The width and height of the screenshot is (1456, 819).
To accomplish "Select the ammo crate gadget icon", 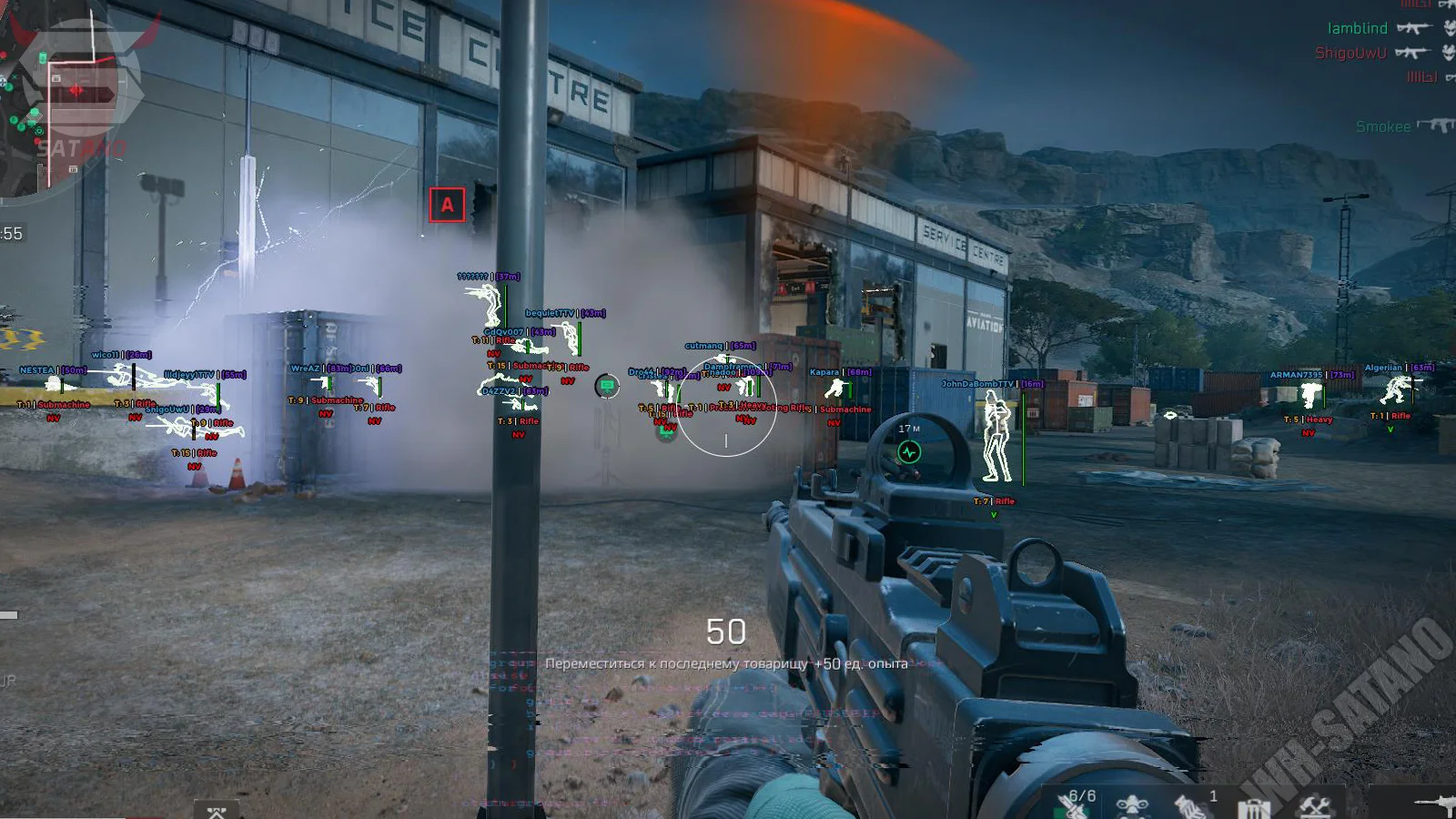I will (x=1253, y=808).
